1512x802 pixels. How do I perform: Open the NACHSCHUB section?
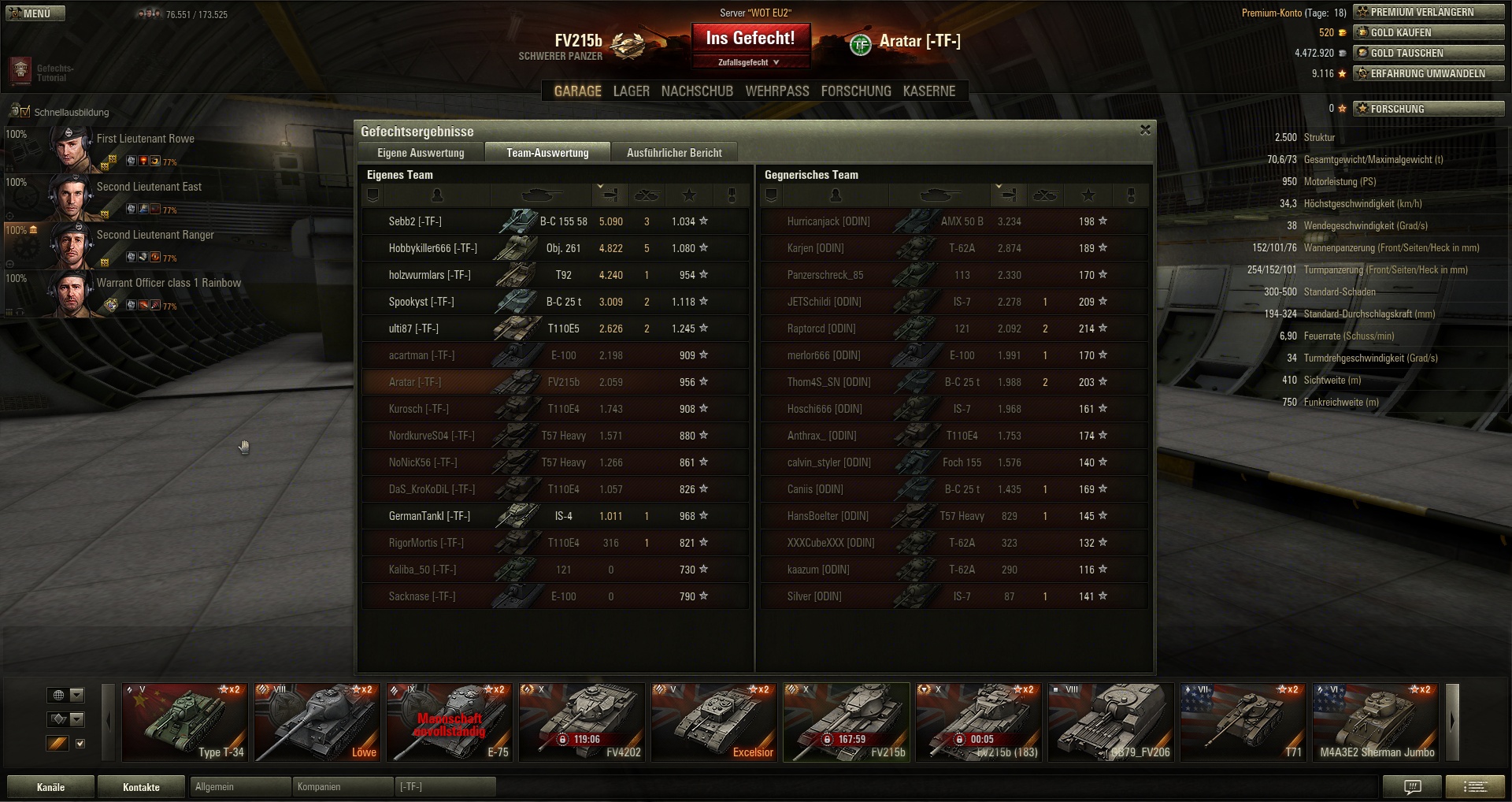click(x=697, y=91)
